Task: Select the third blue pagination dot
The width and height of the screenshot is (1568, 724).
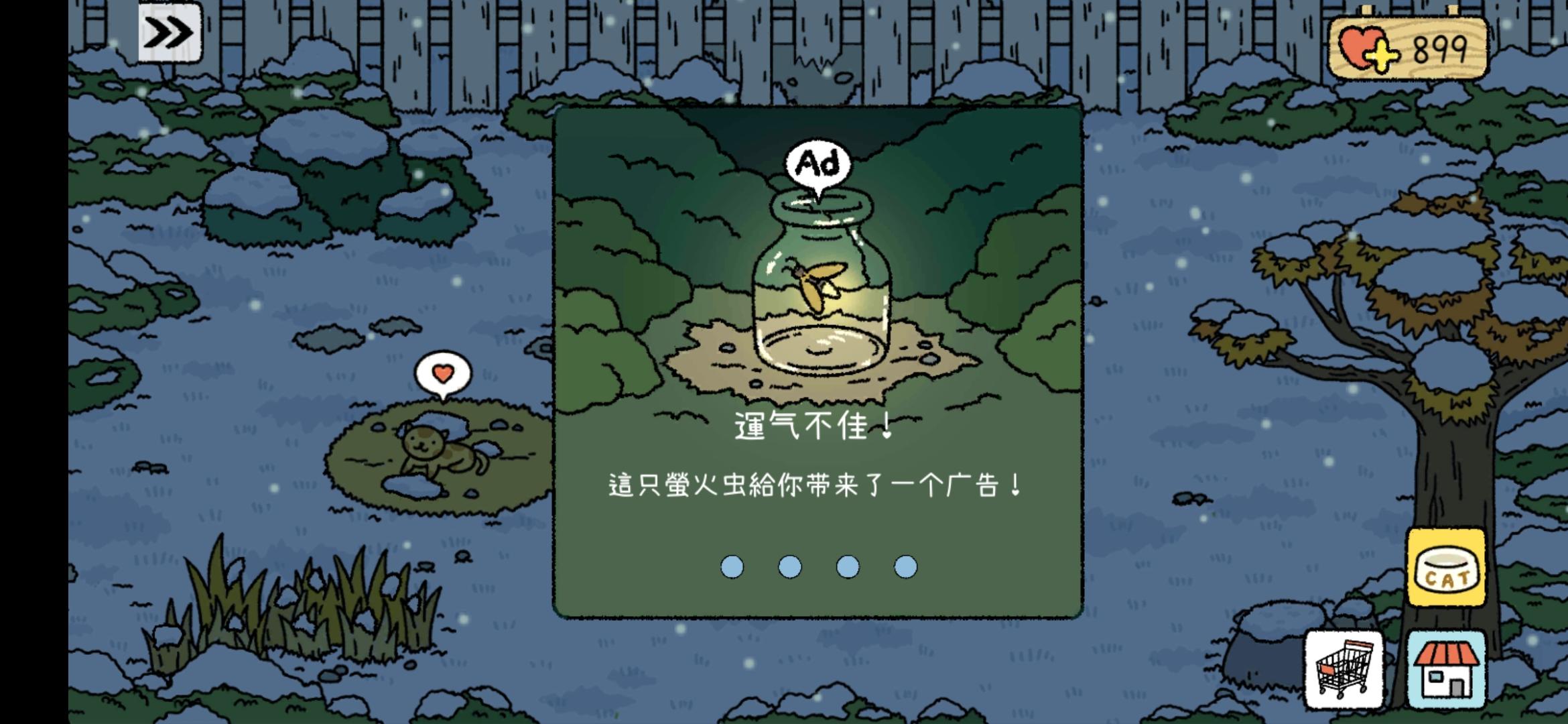Action: (x=848, y=566)
